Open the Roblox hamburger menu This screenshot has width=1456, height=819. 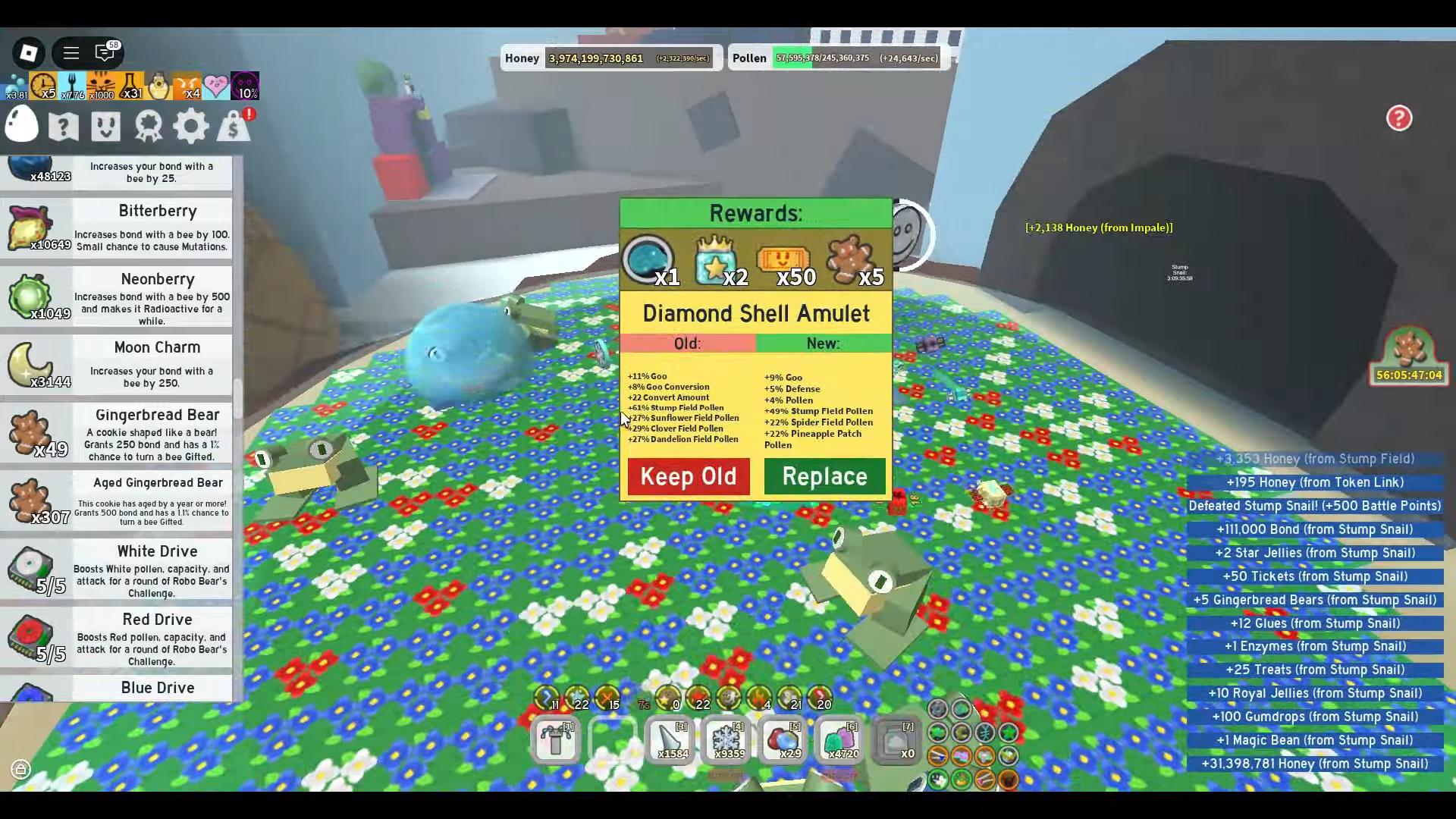coord(71,53)
